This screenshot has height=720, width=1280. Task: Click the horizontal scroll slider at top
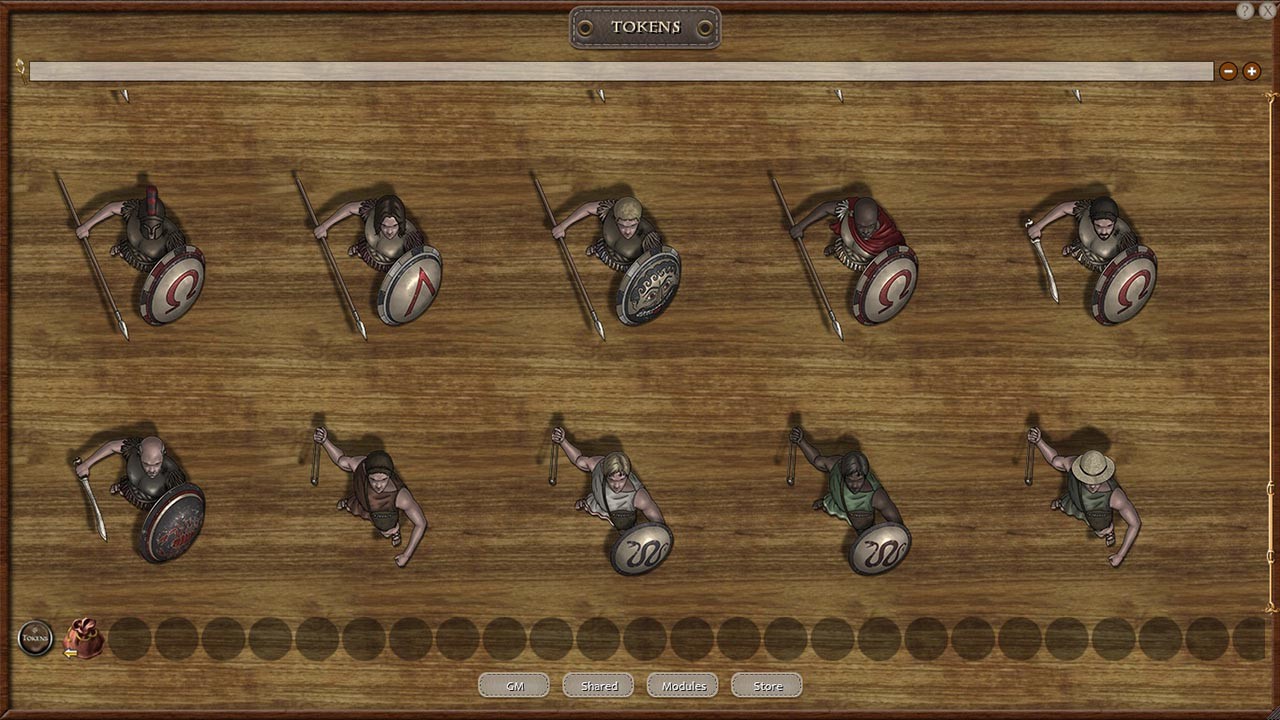(620, 70)
